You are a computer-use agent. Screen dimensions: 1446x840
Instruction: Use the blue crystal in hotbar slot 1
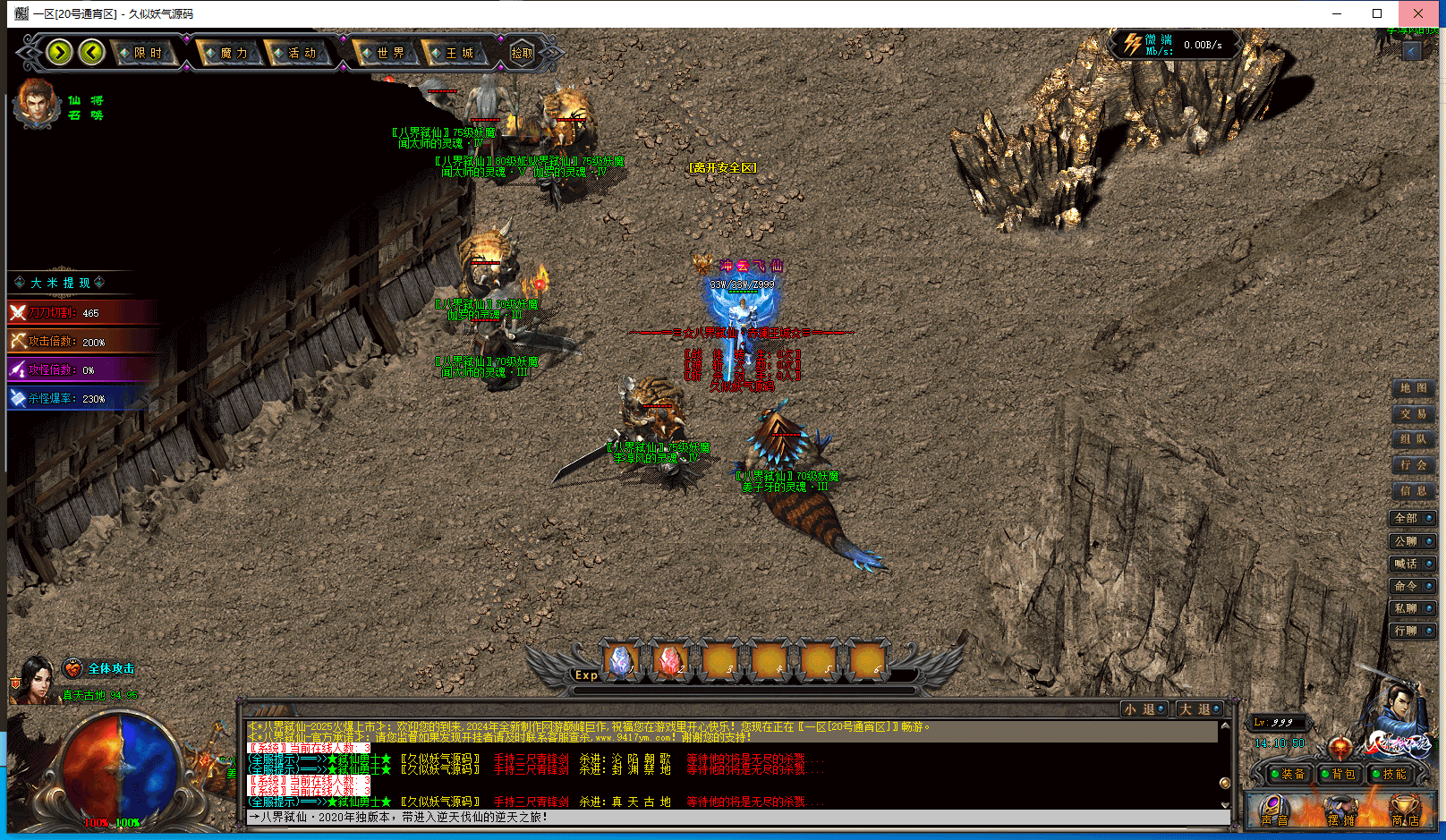621,661
